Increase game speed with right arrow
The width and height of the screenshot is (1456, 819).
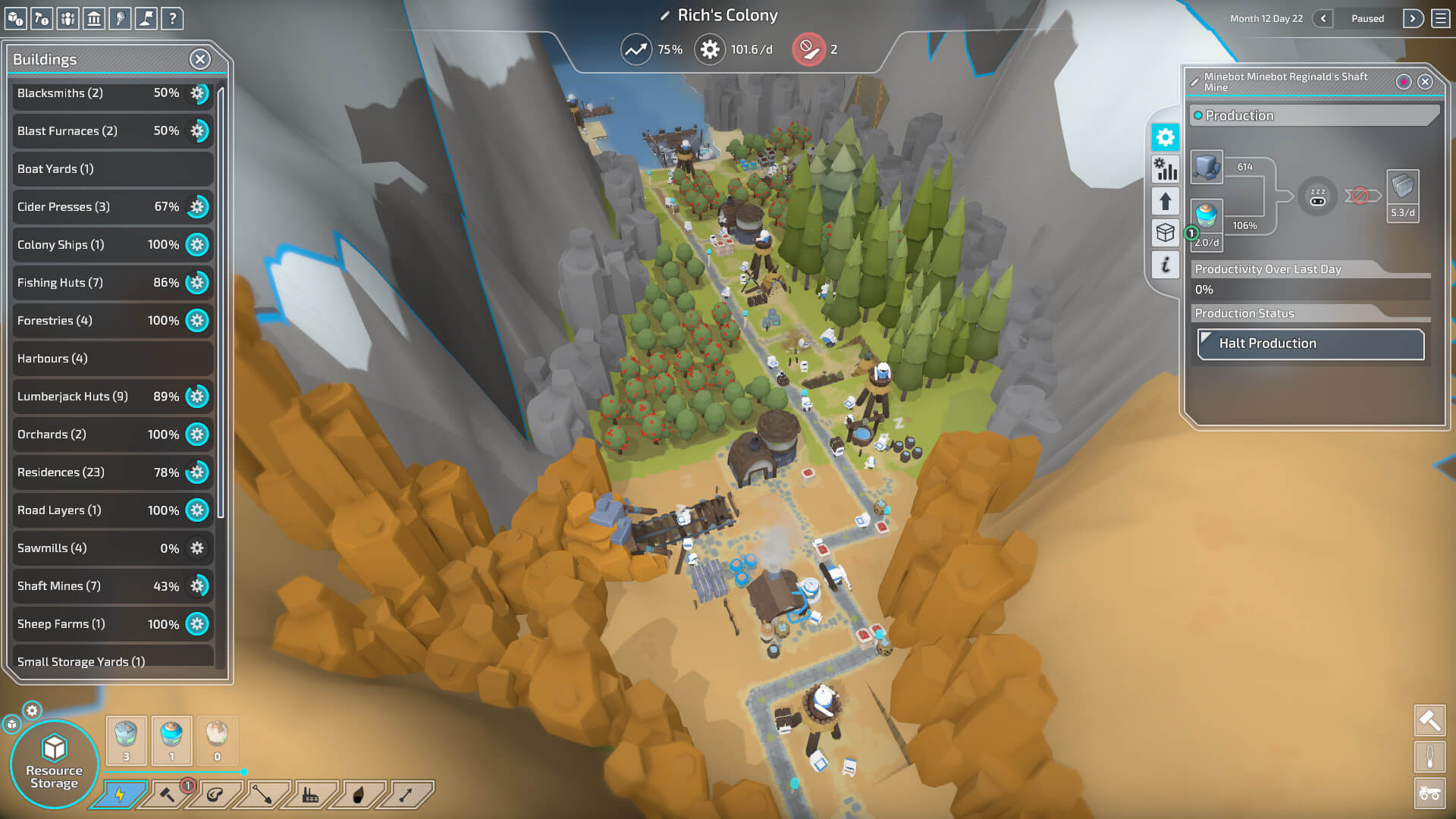1412,18
